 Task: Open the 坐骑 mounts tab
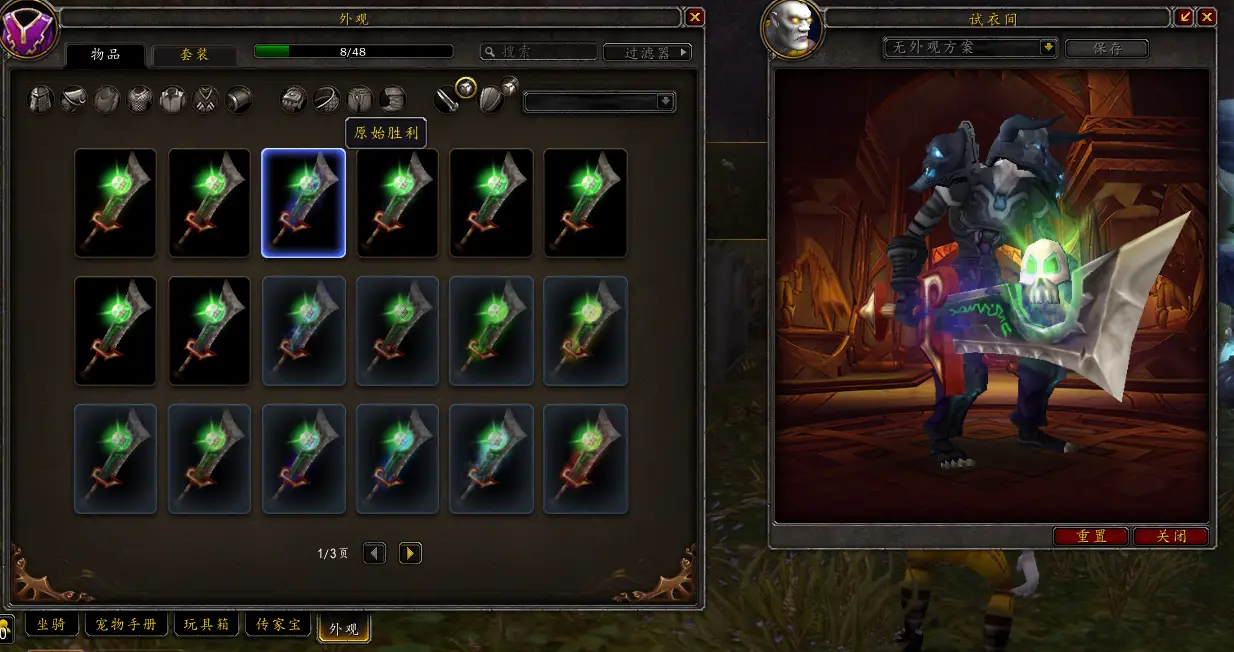point(51,625)
